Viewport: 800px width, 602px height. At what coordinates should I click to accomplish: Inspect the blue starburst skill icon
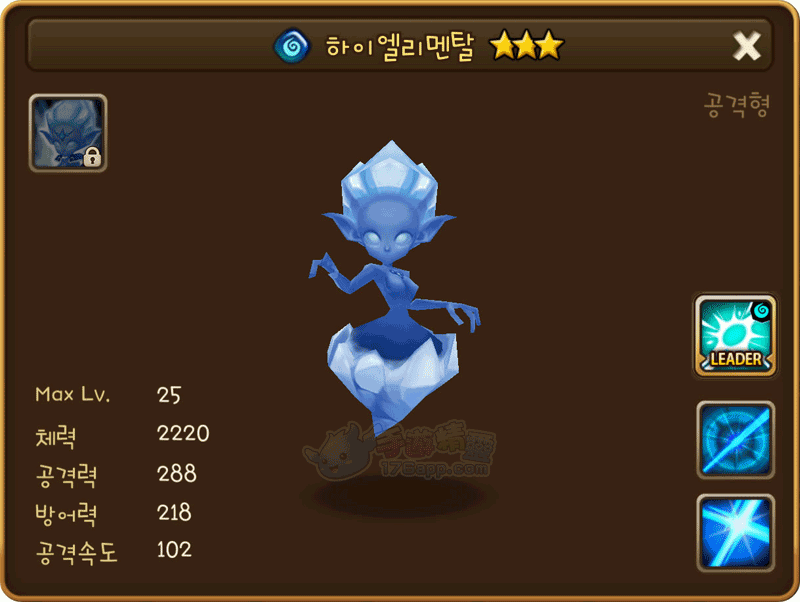tap(735, 532)
